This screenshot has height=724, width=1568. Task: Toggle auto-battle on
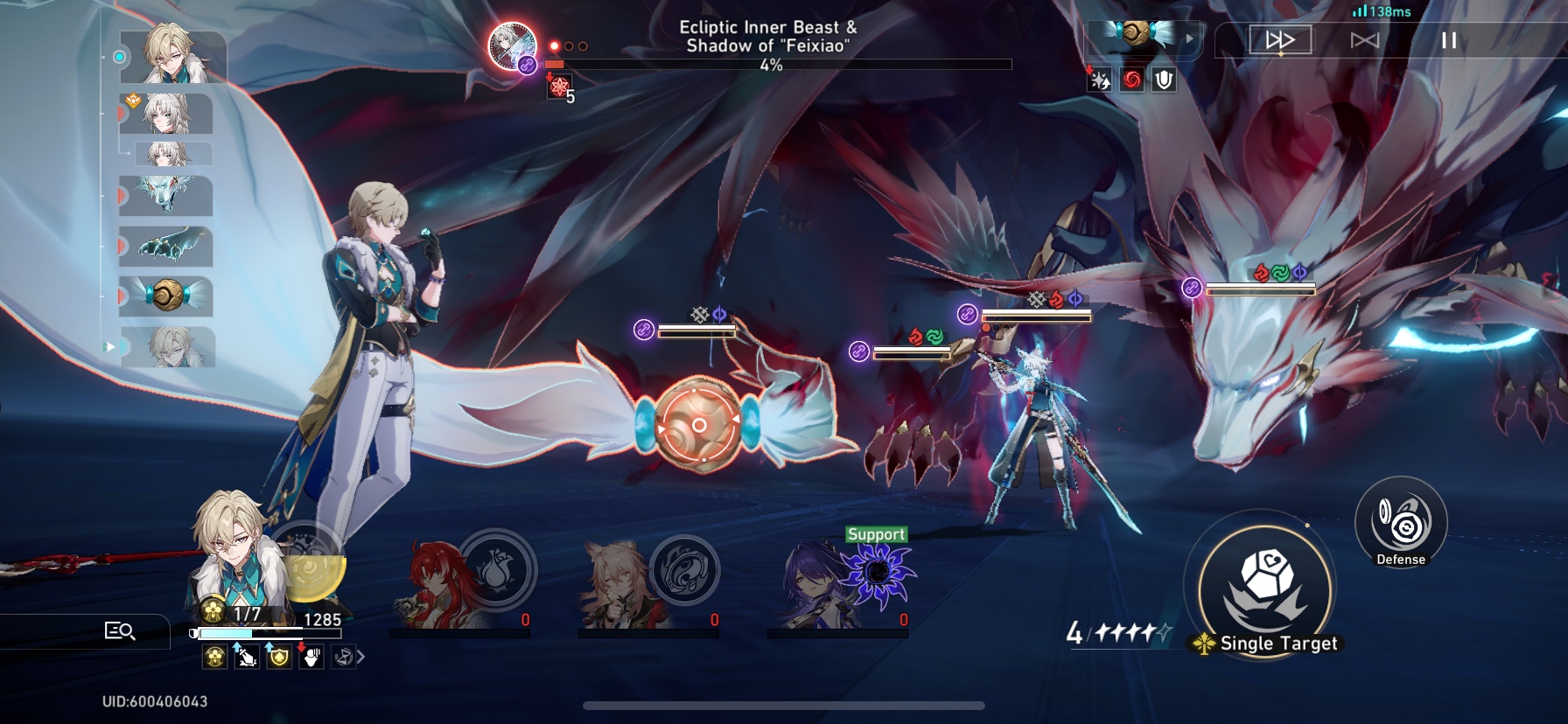tap(1366, 38)
